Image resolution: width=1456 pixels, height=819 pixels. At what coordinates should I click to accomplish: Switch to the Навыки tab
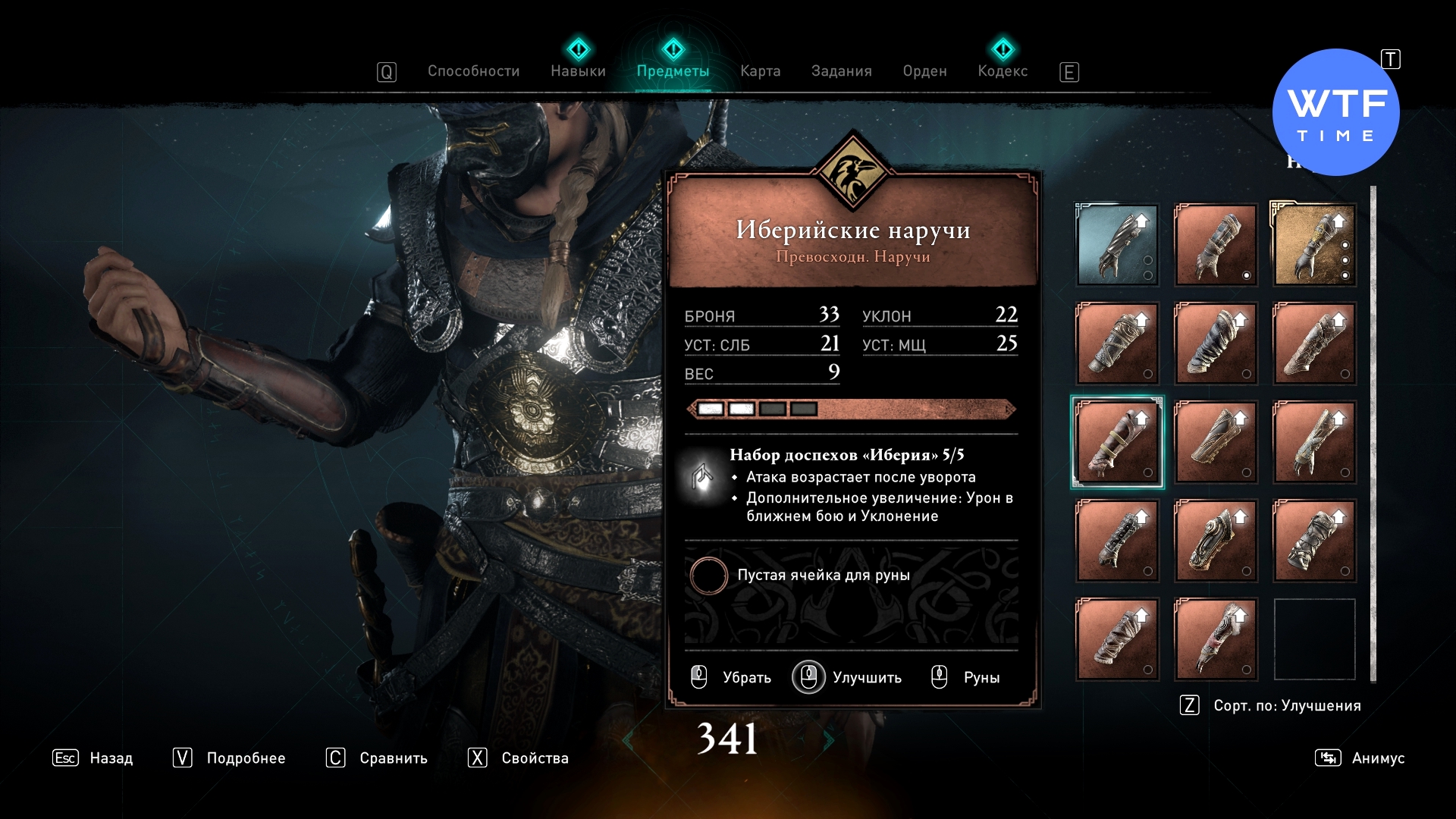[578, 71]
